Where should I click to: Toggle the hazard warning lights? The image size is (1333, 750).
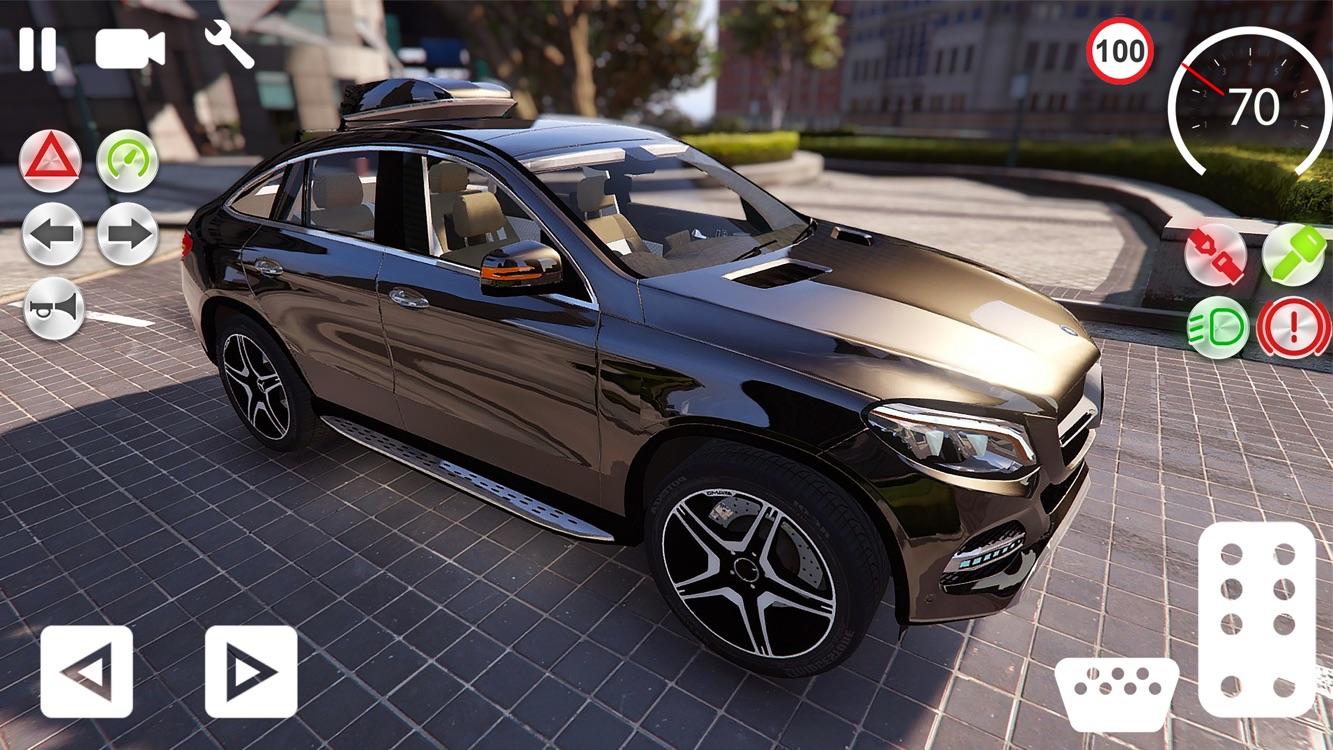click(x=55, y=160)
